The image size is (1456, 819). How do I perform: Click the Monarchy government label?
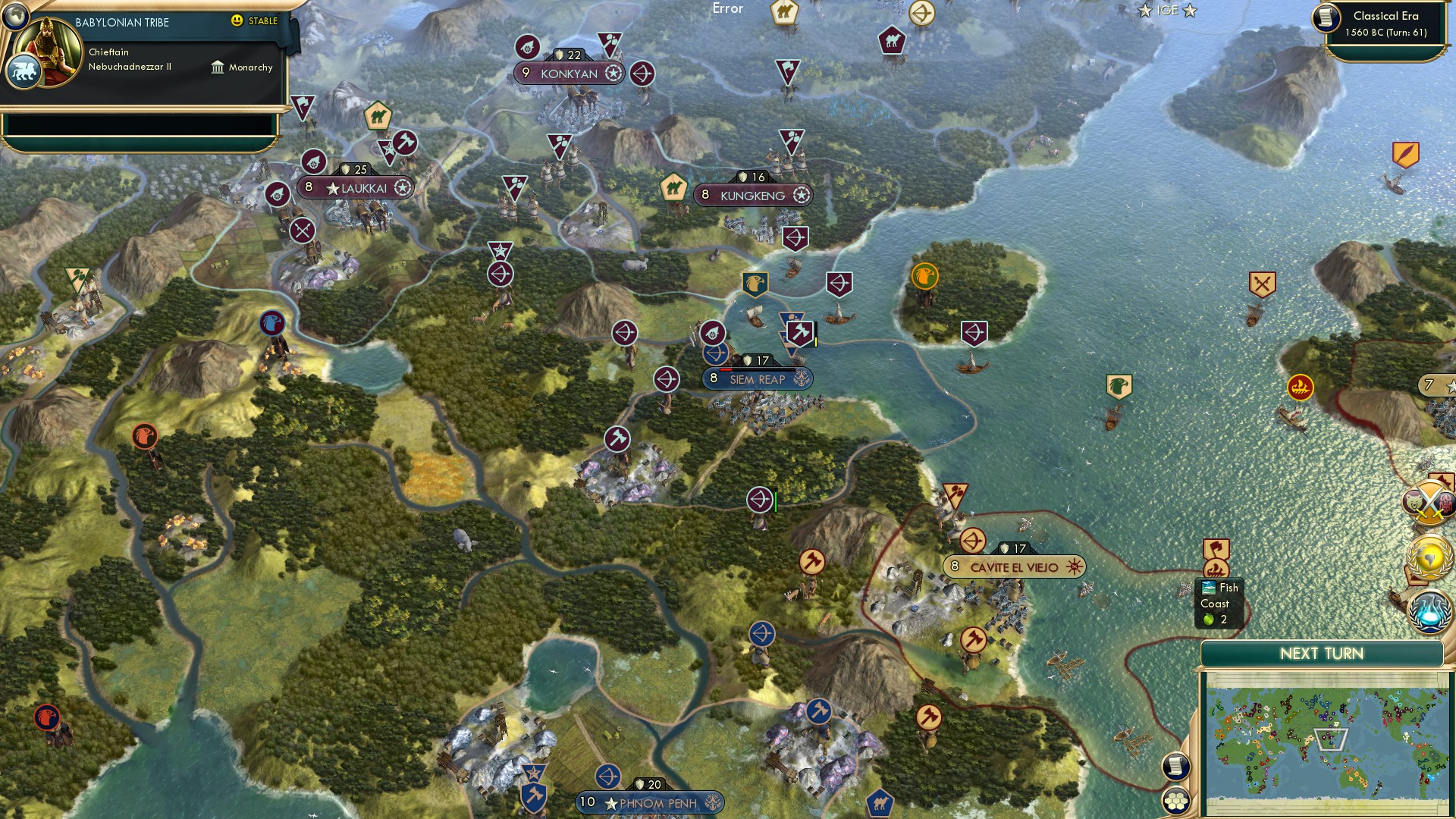pos(249,67)
